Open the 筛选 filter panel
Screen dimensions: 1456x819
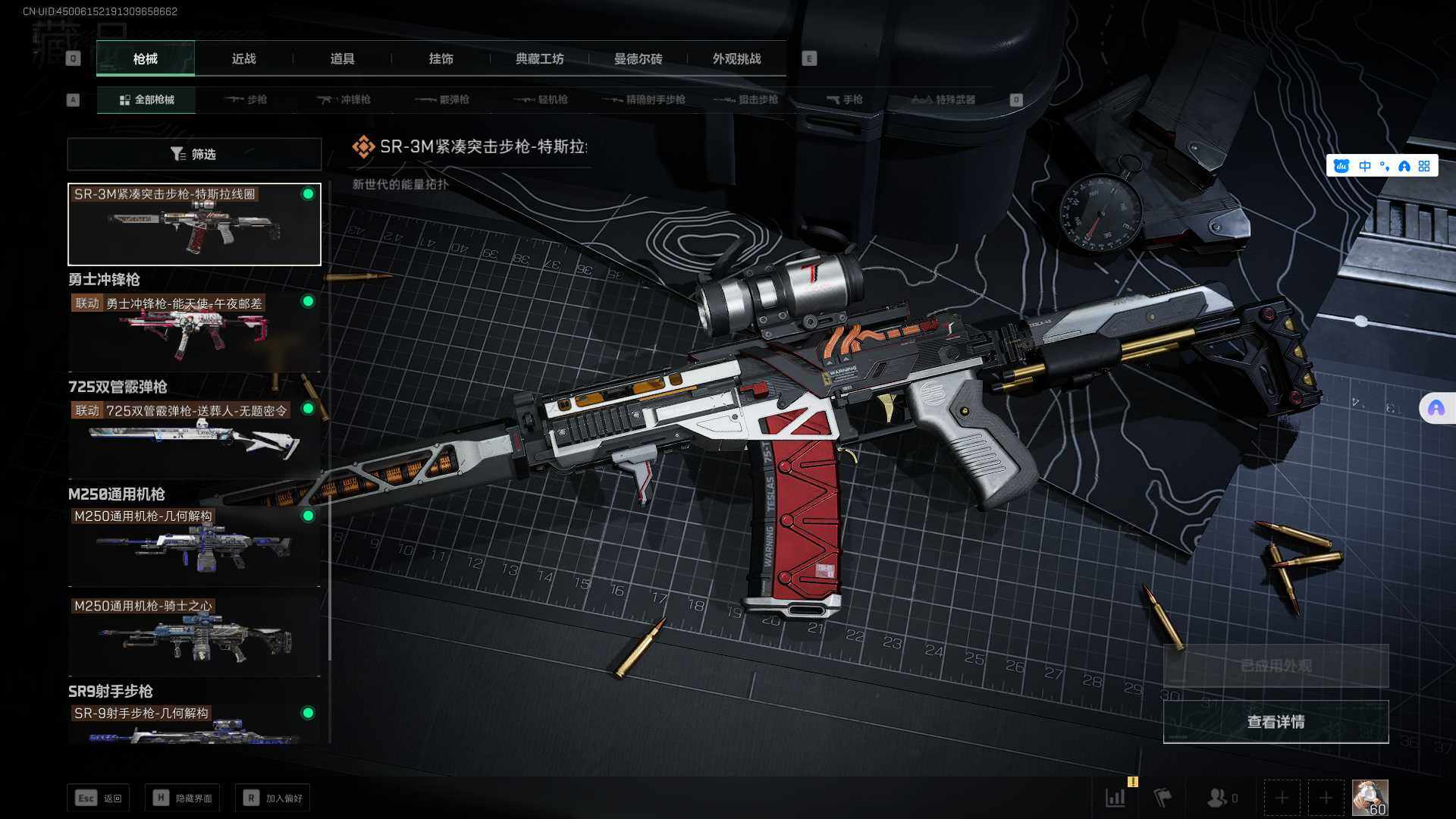(194, 154)
